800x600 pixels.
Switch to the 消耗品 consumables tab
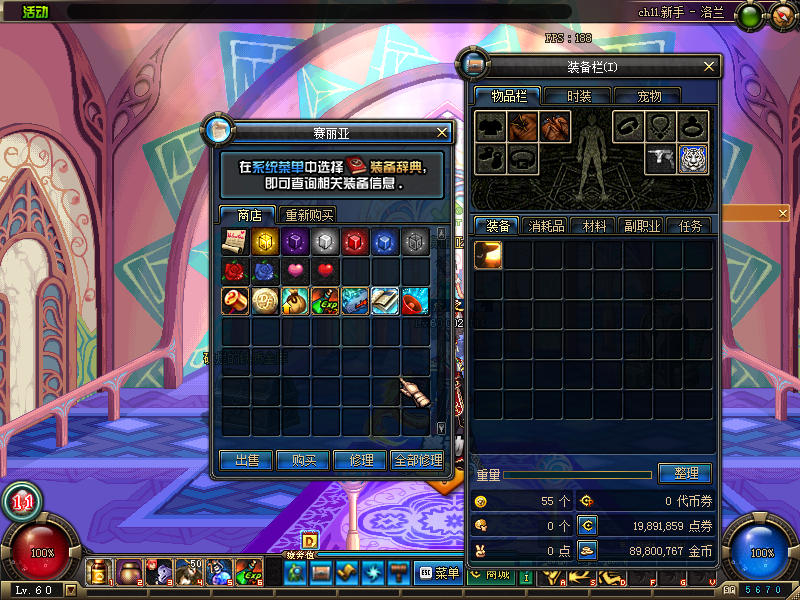click(546, 226)
